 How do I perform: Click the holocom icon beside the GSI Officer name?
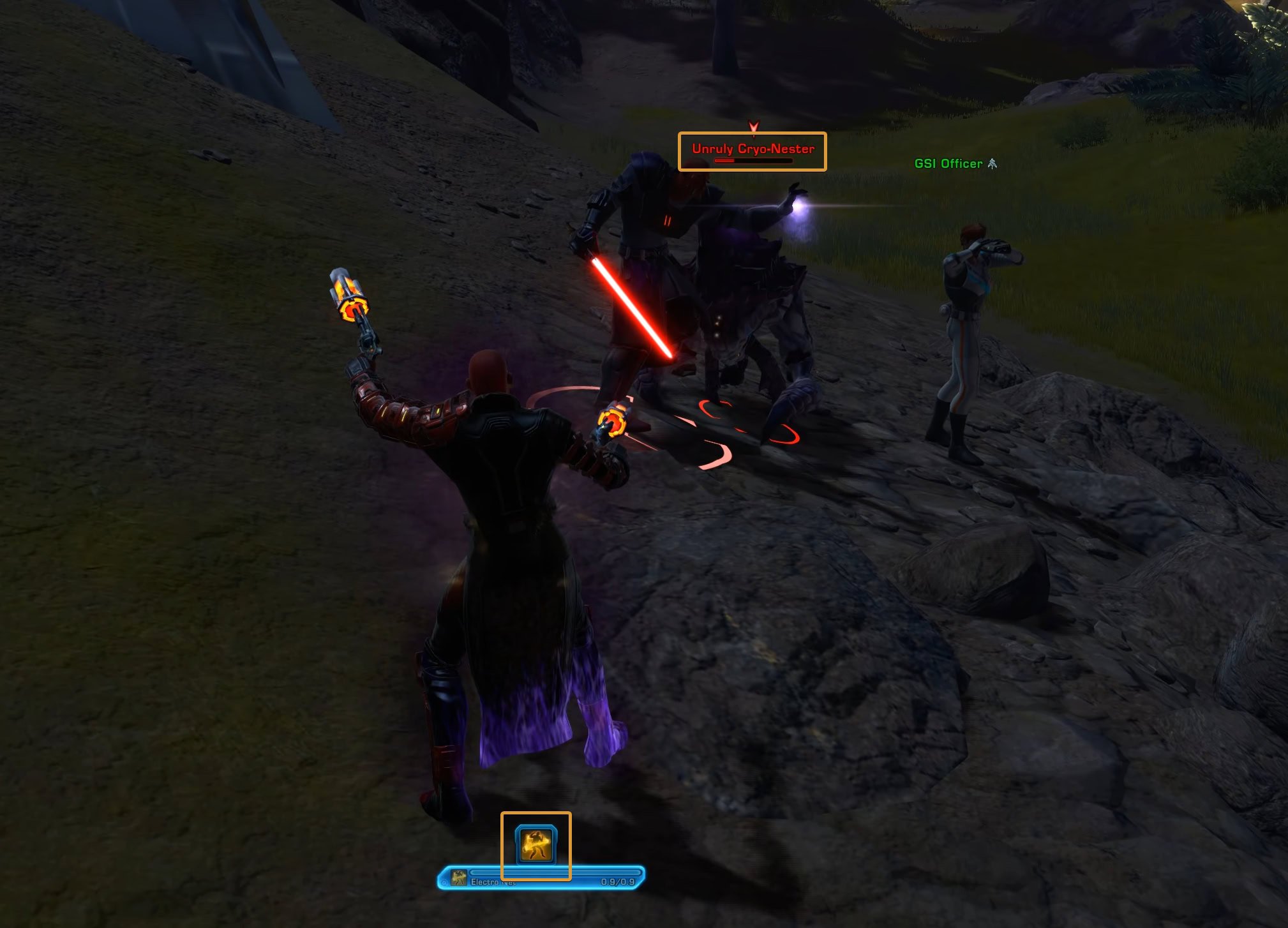coord(992,163)
